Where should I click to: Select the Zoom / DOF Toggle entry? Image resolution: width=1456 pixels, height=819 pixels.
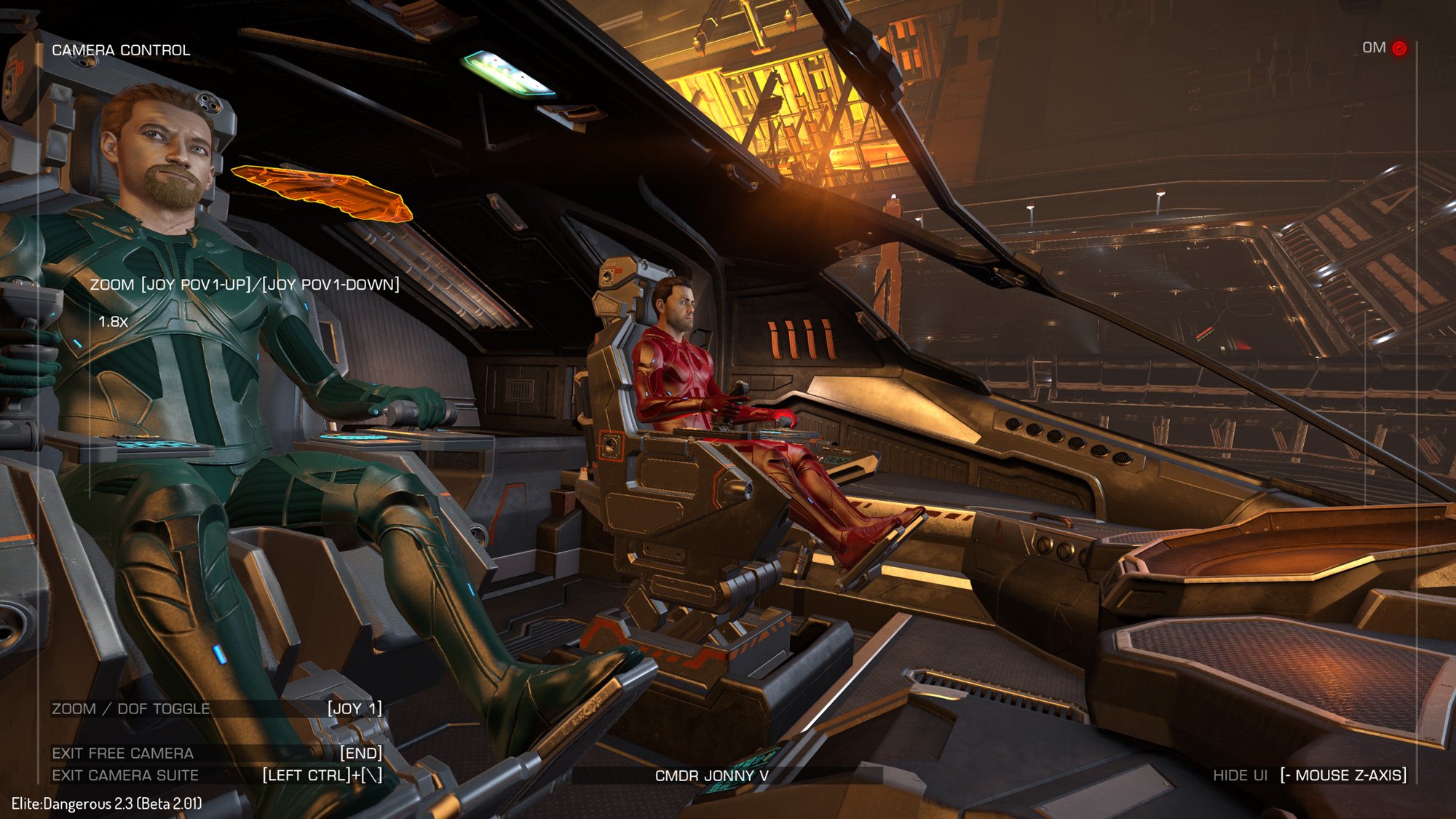tap(131, 708)
